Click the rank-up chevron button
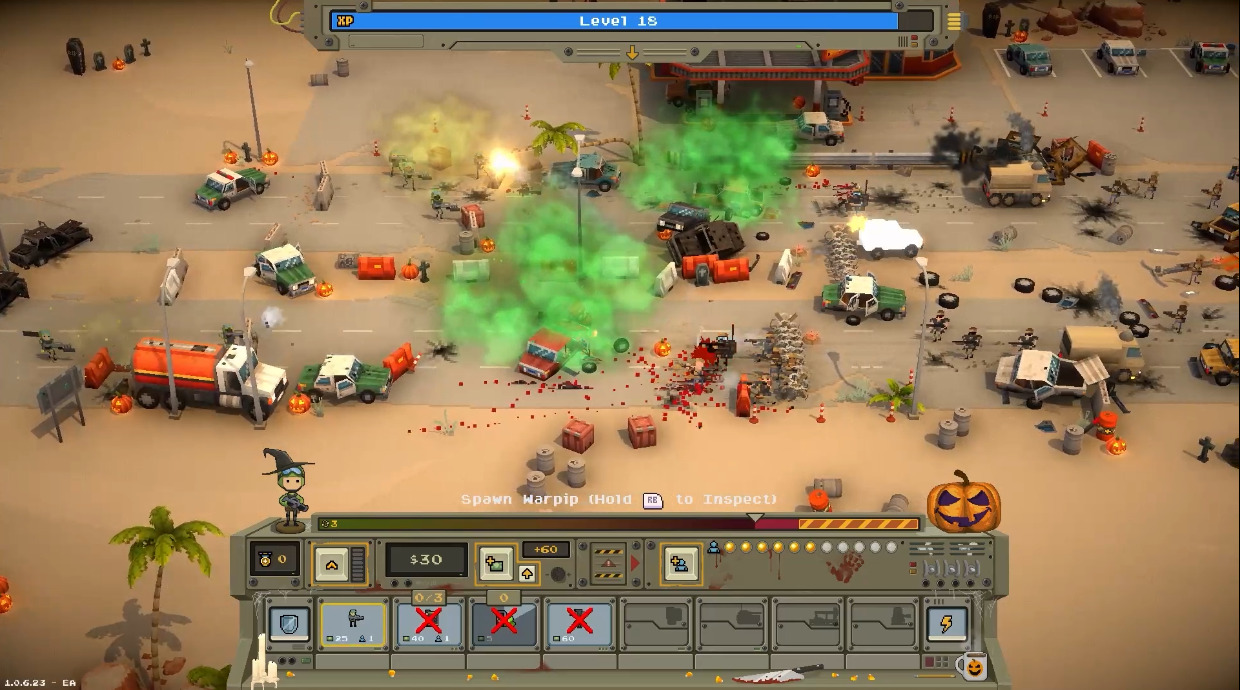The image size is (1240, 690). coord(331,564)
